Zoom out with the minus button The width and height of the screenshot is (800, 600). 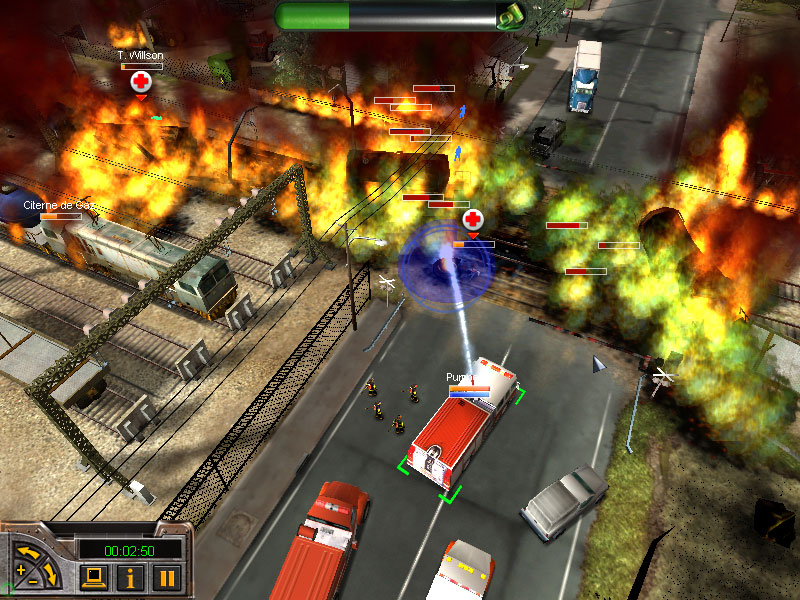pos(32,581)
